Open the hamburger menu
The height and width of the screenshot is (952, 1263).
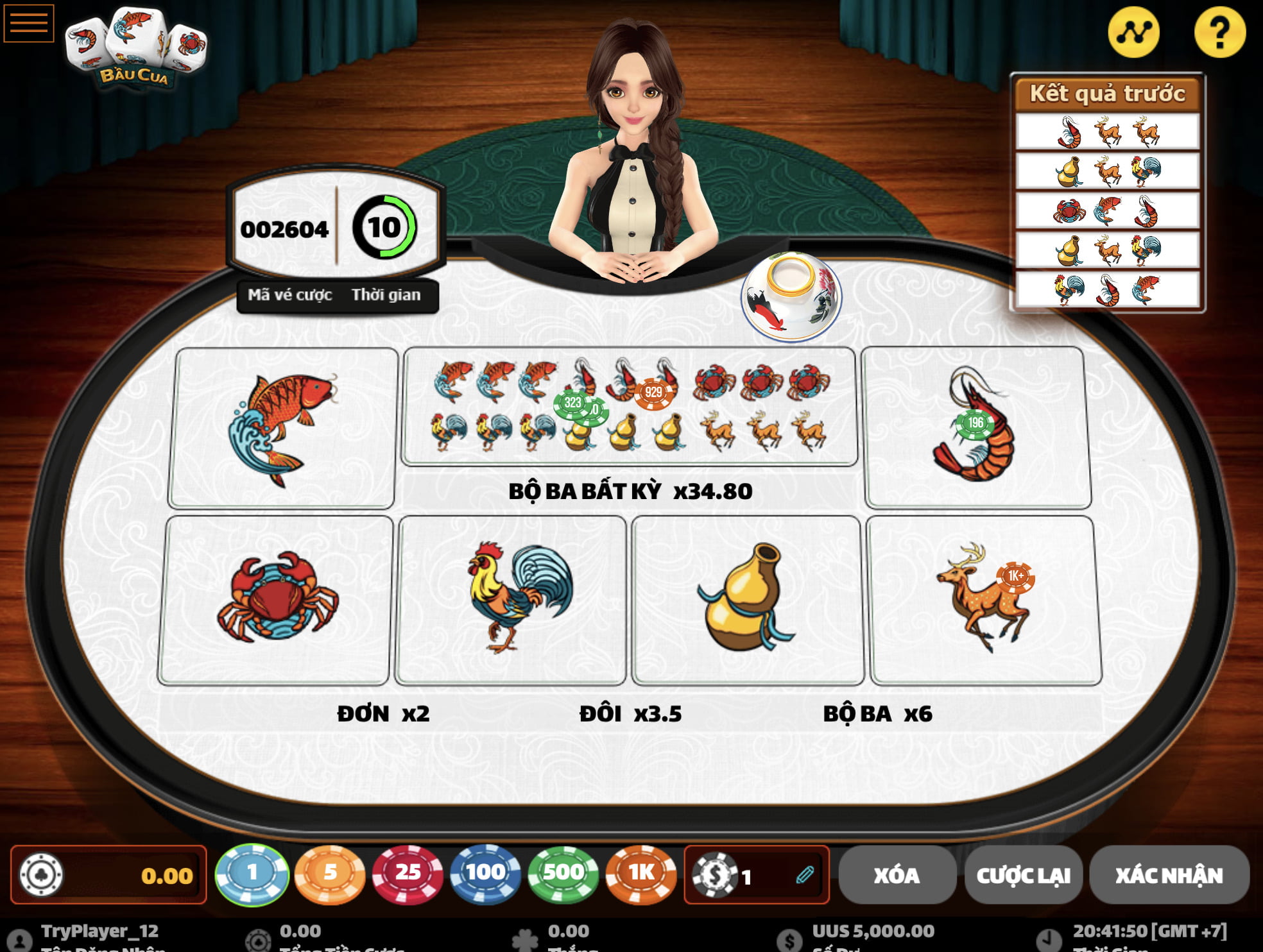[29, 23]
